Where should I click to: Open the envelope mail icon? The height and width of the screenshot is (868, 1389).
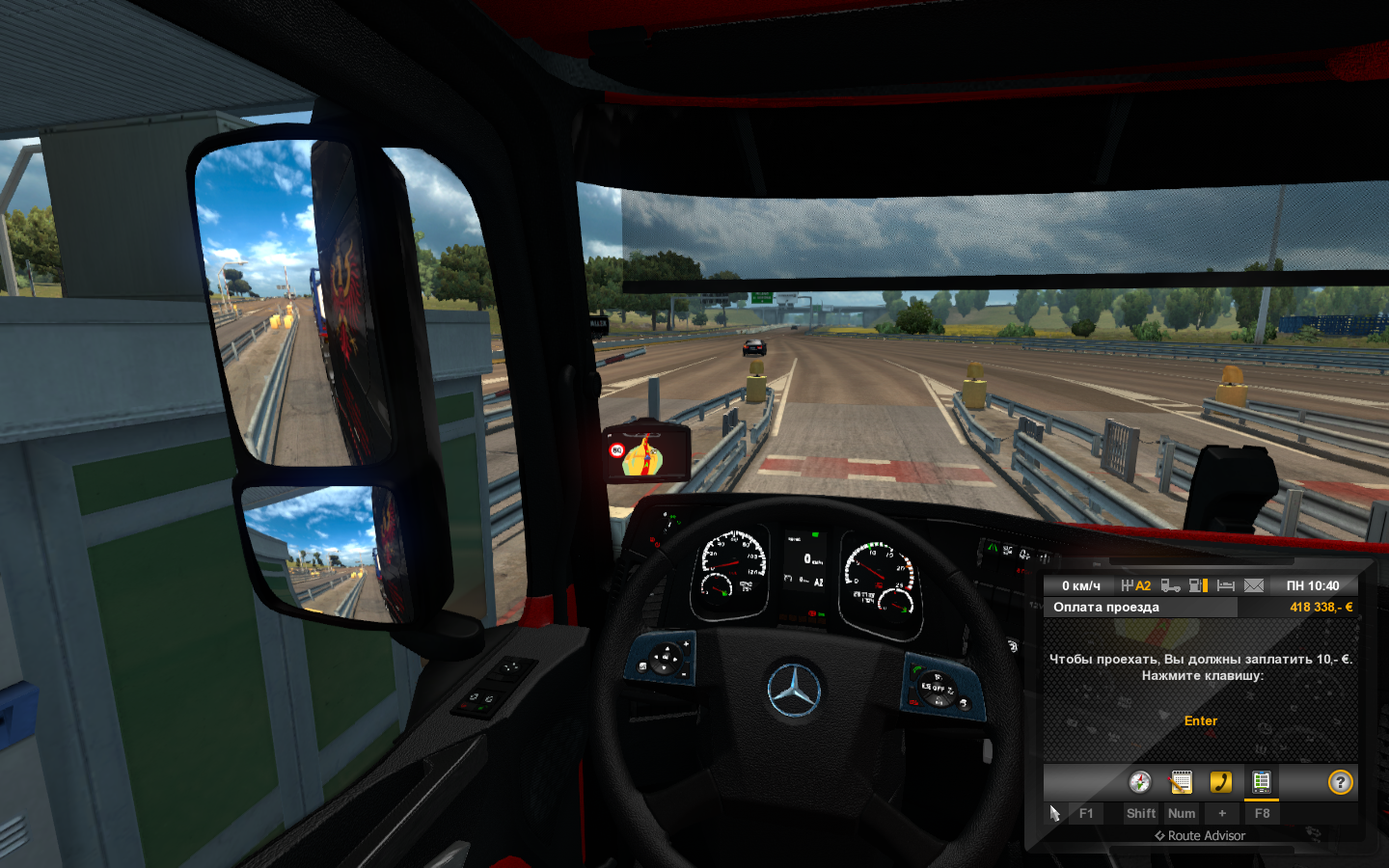coord(1254,585)
